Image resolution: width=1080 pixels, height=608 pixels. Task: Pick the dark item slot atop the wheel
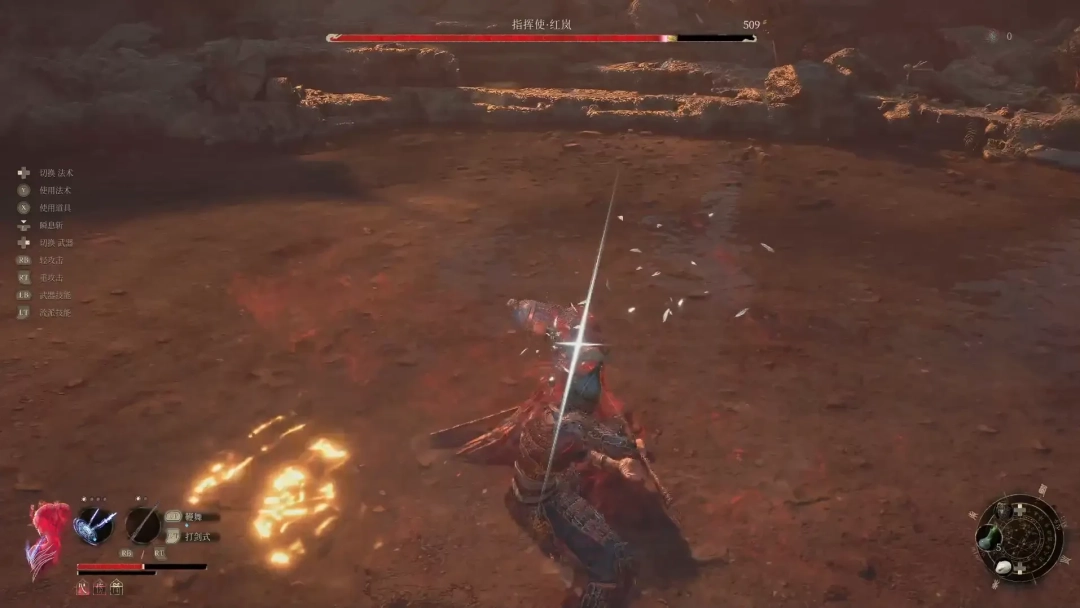coord(1003,510)
